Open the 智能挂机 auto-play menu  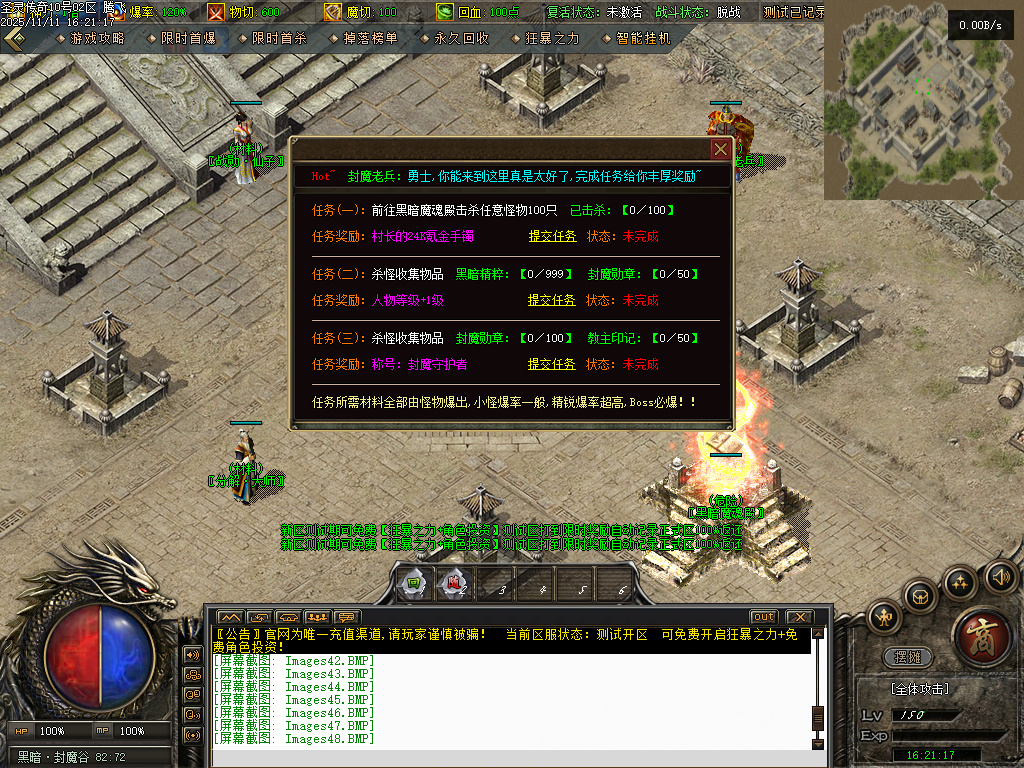tap(643, 38)
